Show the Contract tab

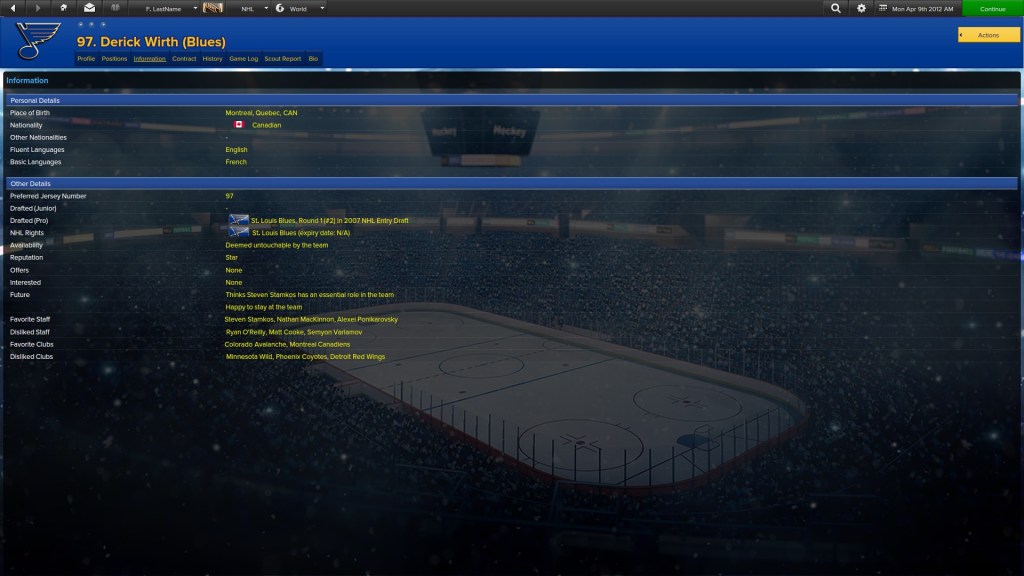tap(184, 59)
